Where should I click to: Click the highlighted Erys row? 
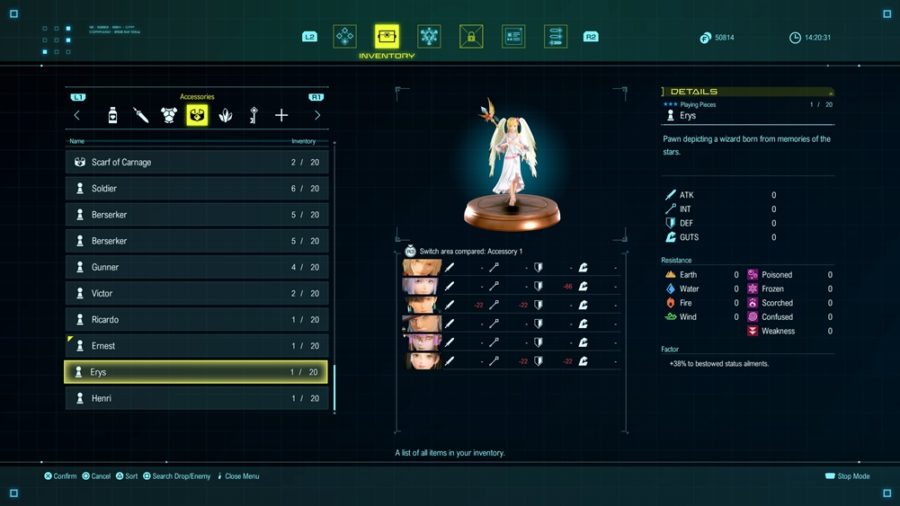click(196, 372)
